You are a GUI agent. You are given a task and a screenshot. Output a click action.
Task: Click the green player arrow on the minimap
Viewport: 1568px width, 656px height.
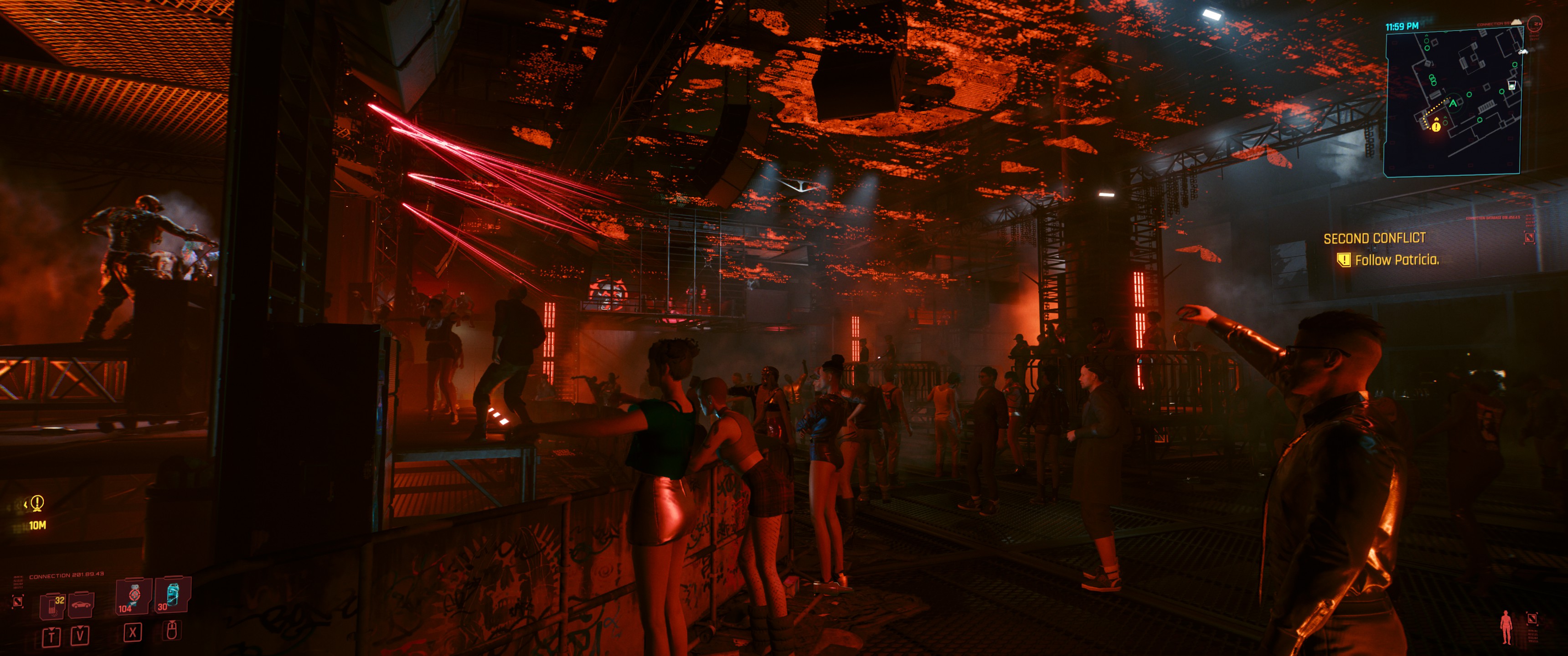(x=1454, y=103)
